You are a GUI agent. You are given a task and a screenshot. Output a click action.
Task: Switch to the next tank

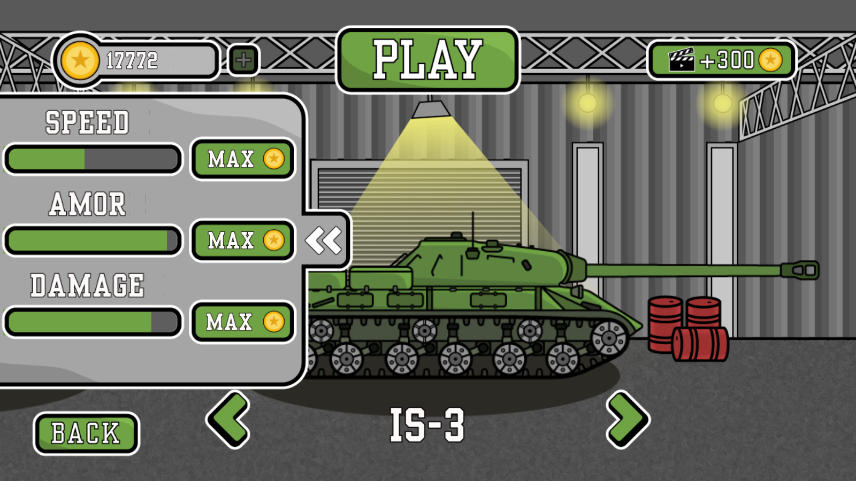[x=627, y=418]
